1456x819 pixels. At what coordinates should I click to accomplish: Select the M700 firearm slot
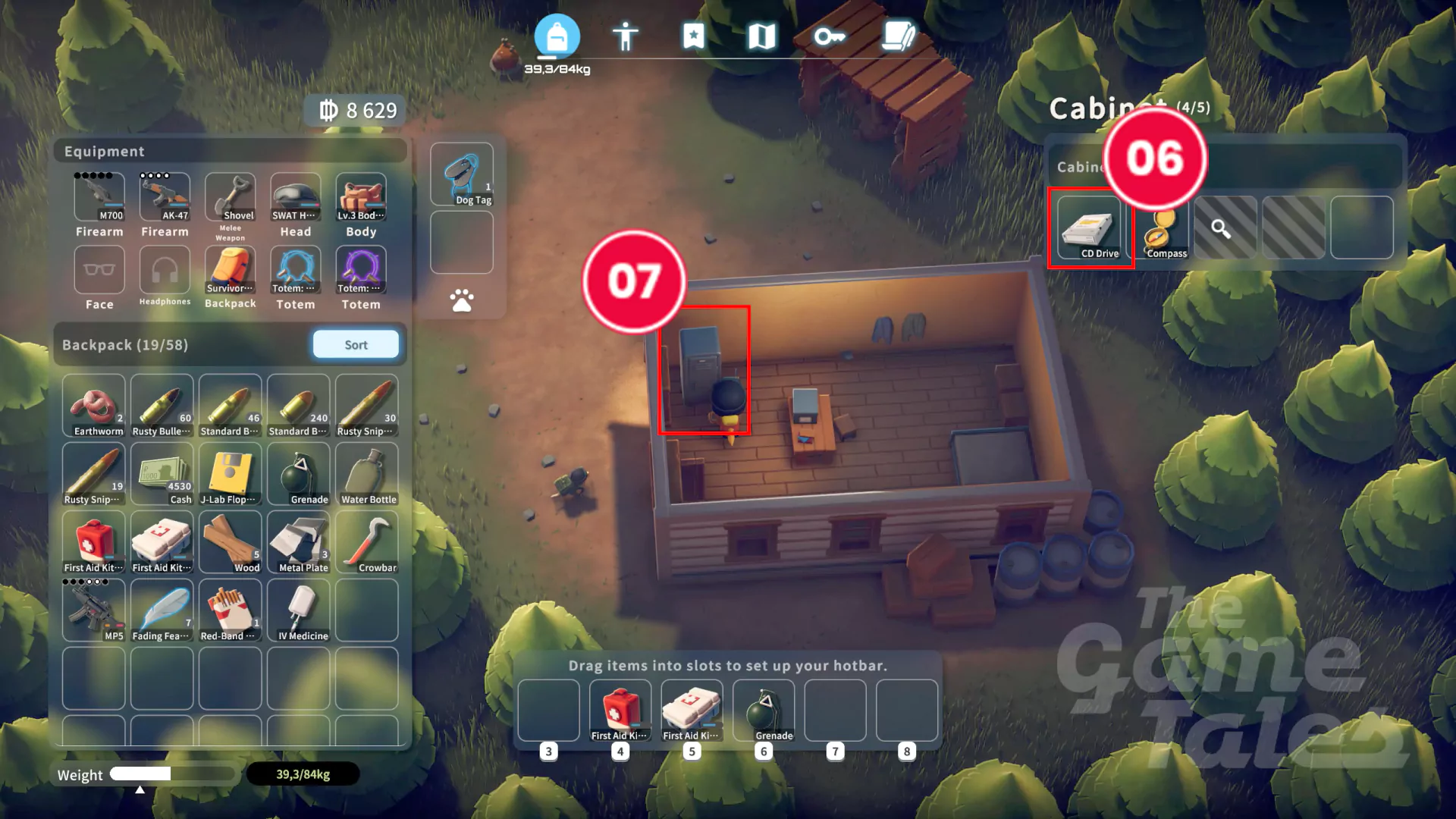point(99,197)
